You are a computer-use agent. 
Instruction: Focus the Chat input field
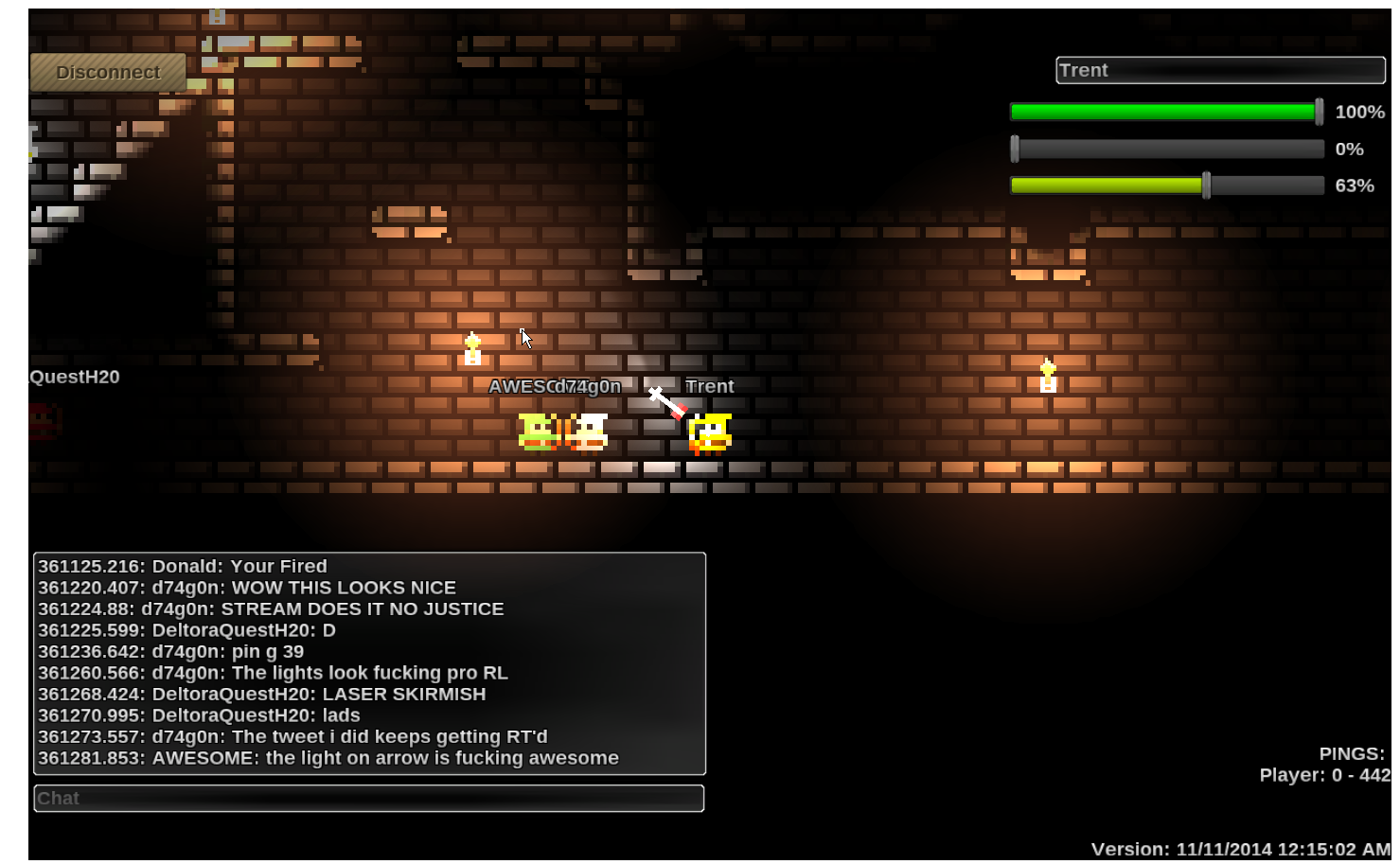pos(369,799)
